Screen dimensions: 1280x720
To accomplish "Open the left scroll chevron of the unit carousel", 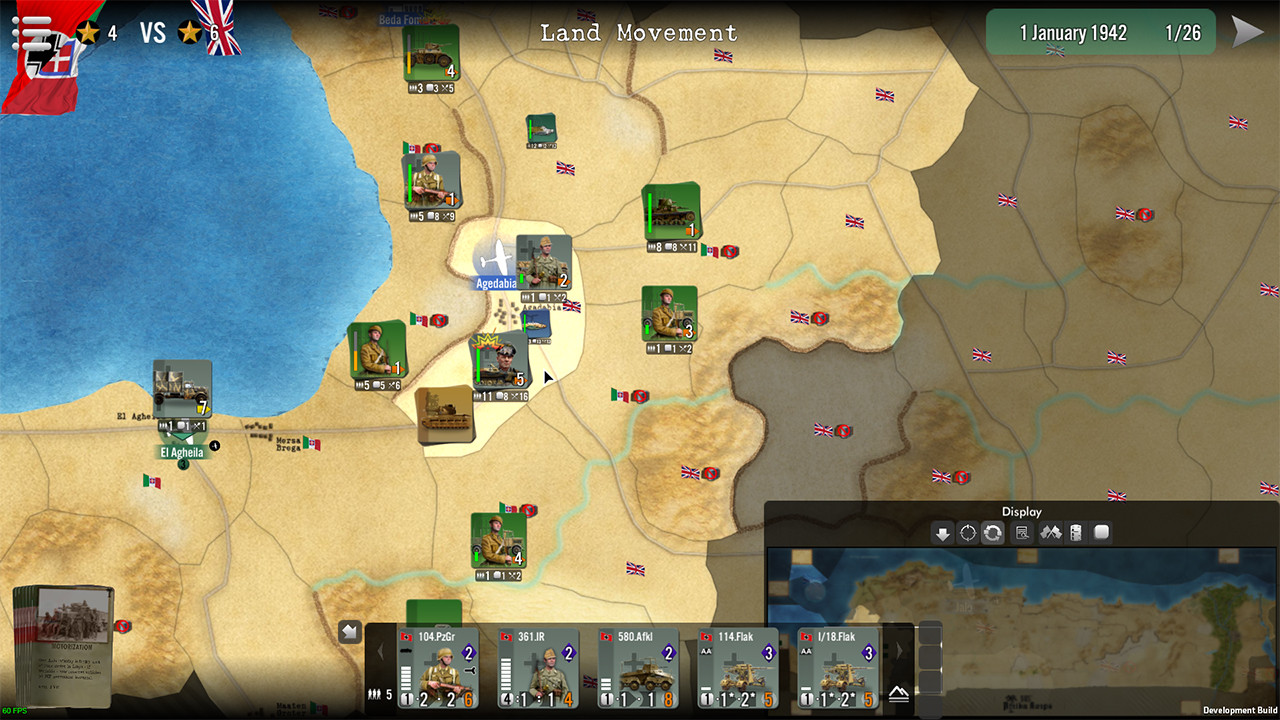I will [381, 653].
